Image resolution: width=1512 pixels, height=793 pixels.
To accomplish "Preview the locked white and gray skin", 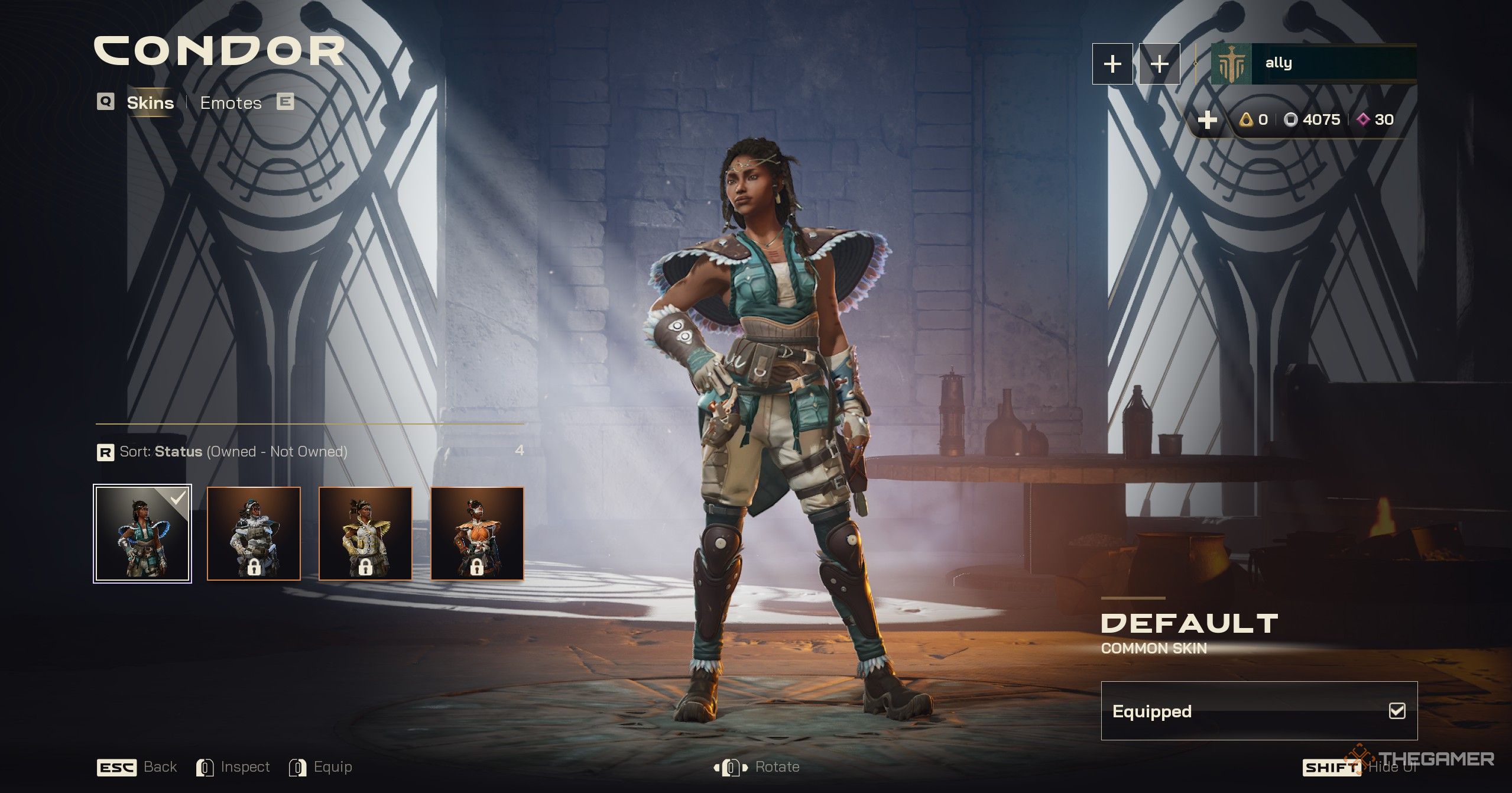I will [254, 533].
